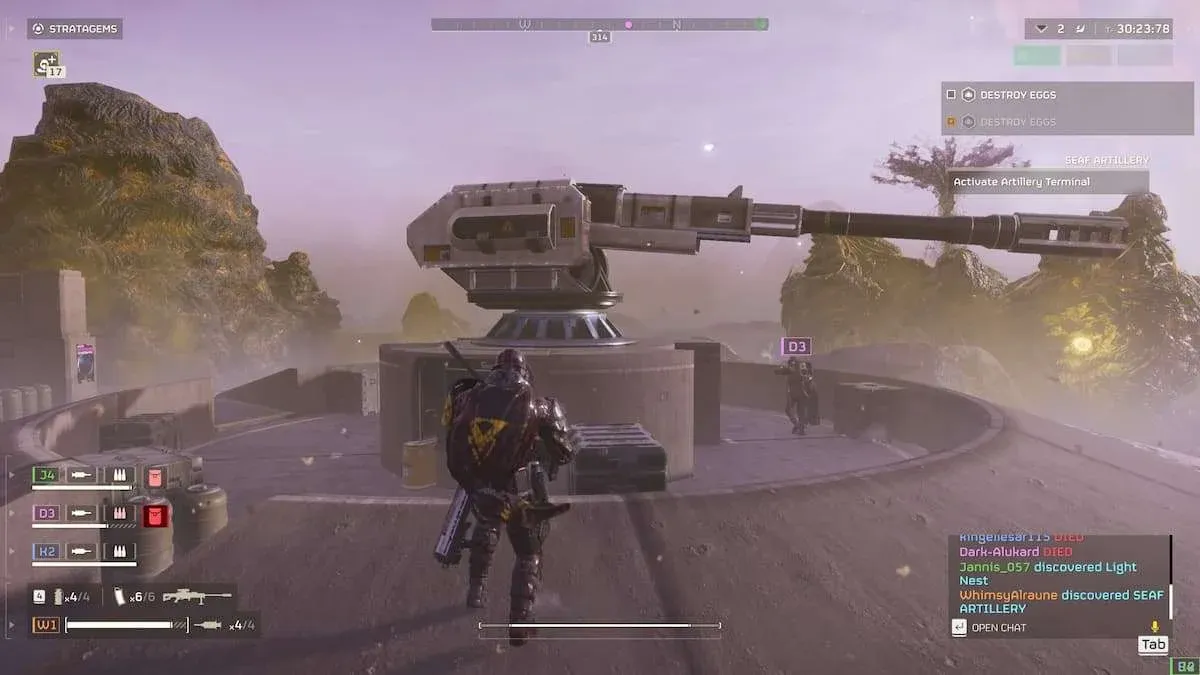Select squadmate D3's tag in squad list
The width and height of the screenshot is (1200, 675).
pos(46,513)
